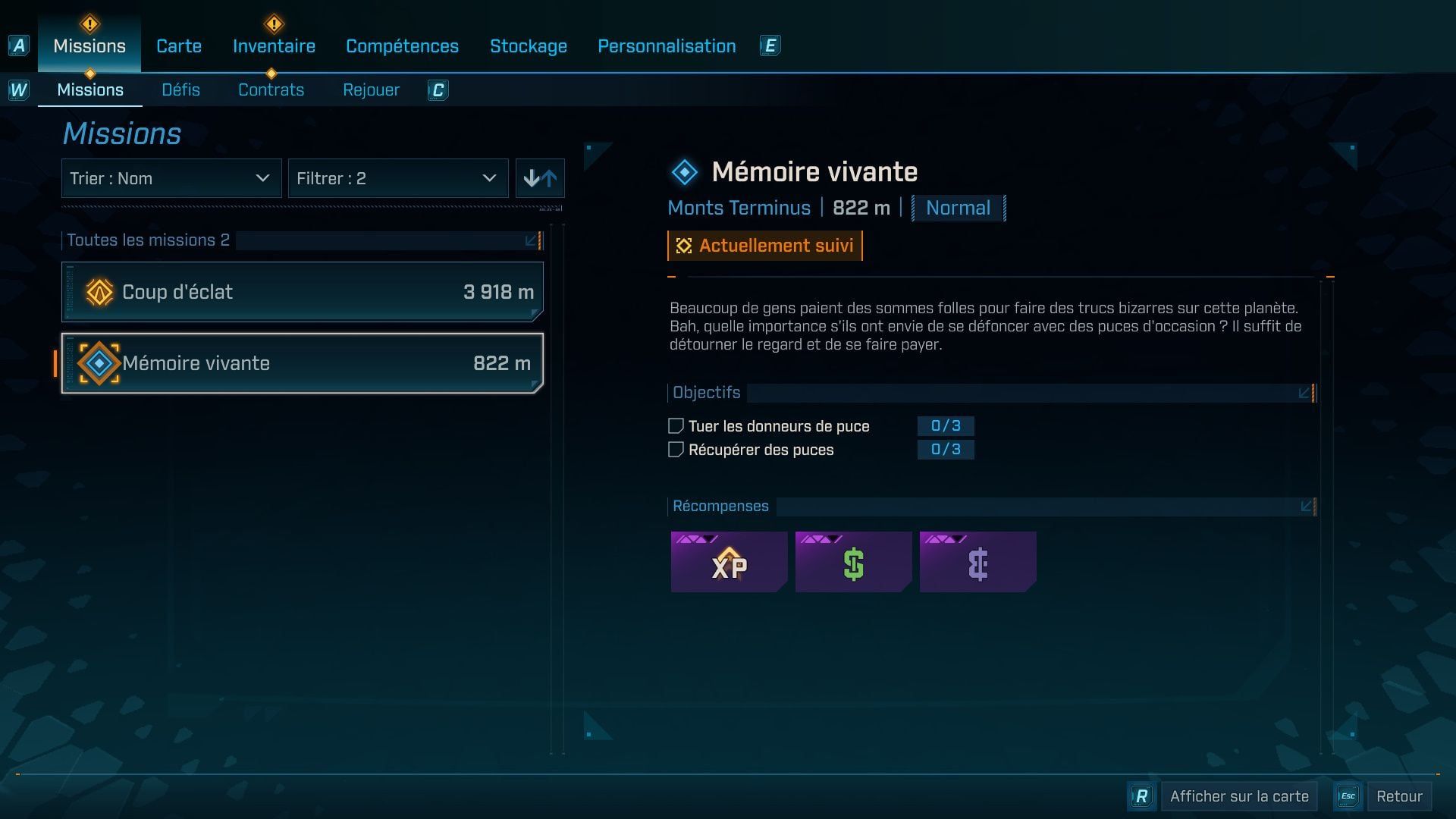Click the C keybind icon next to Rejouer
This screenshot has height=819, width=1456.
click(x=438, y=89)
